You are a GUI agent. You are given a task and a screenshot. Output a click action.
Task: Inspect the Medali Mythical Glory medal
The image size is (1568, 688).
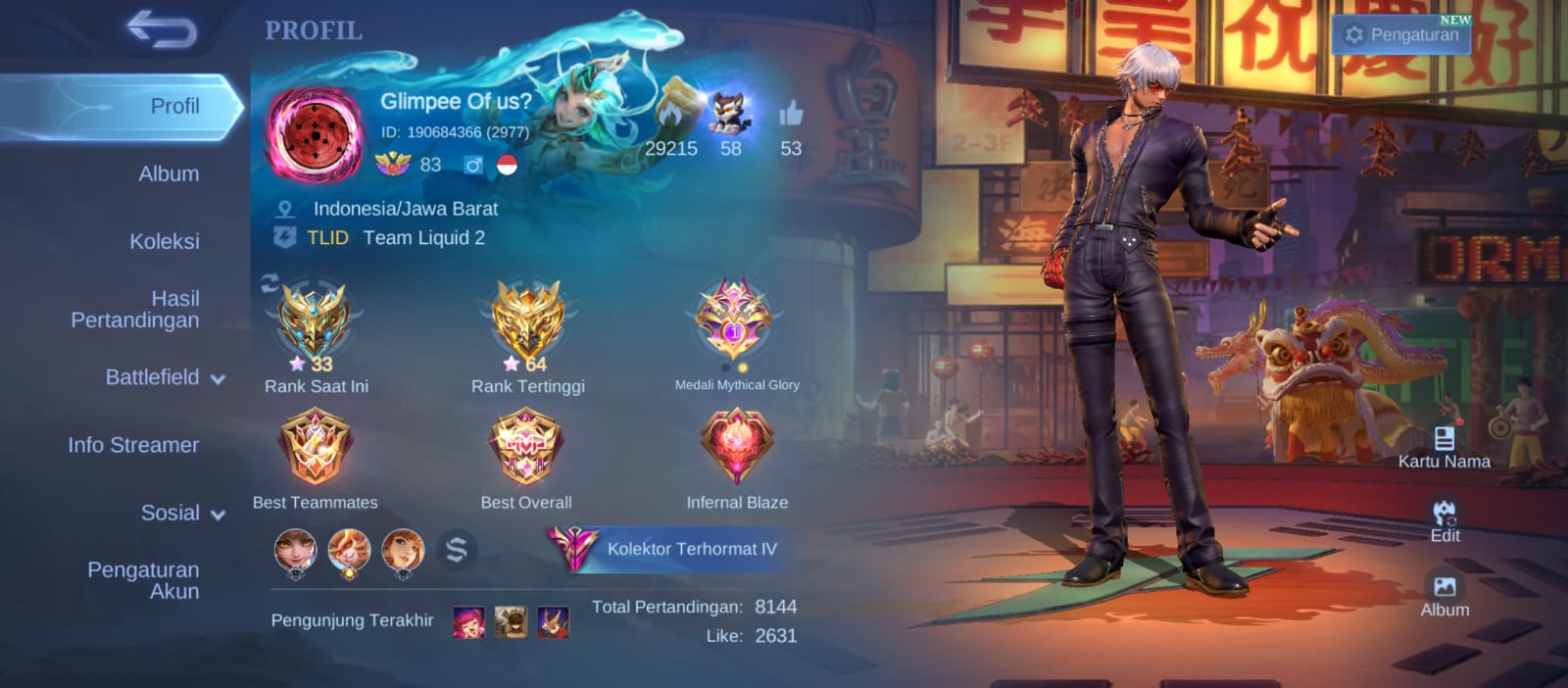point(735,319)
